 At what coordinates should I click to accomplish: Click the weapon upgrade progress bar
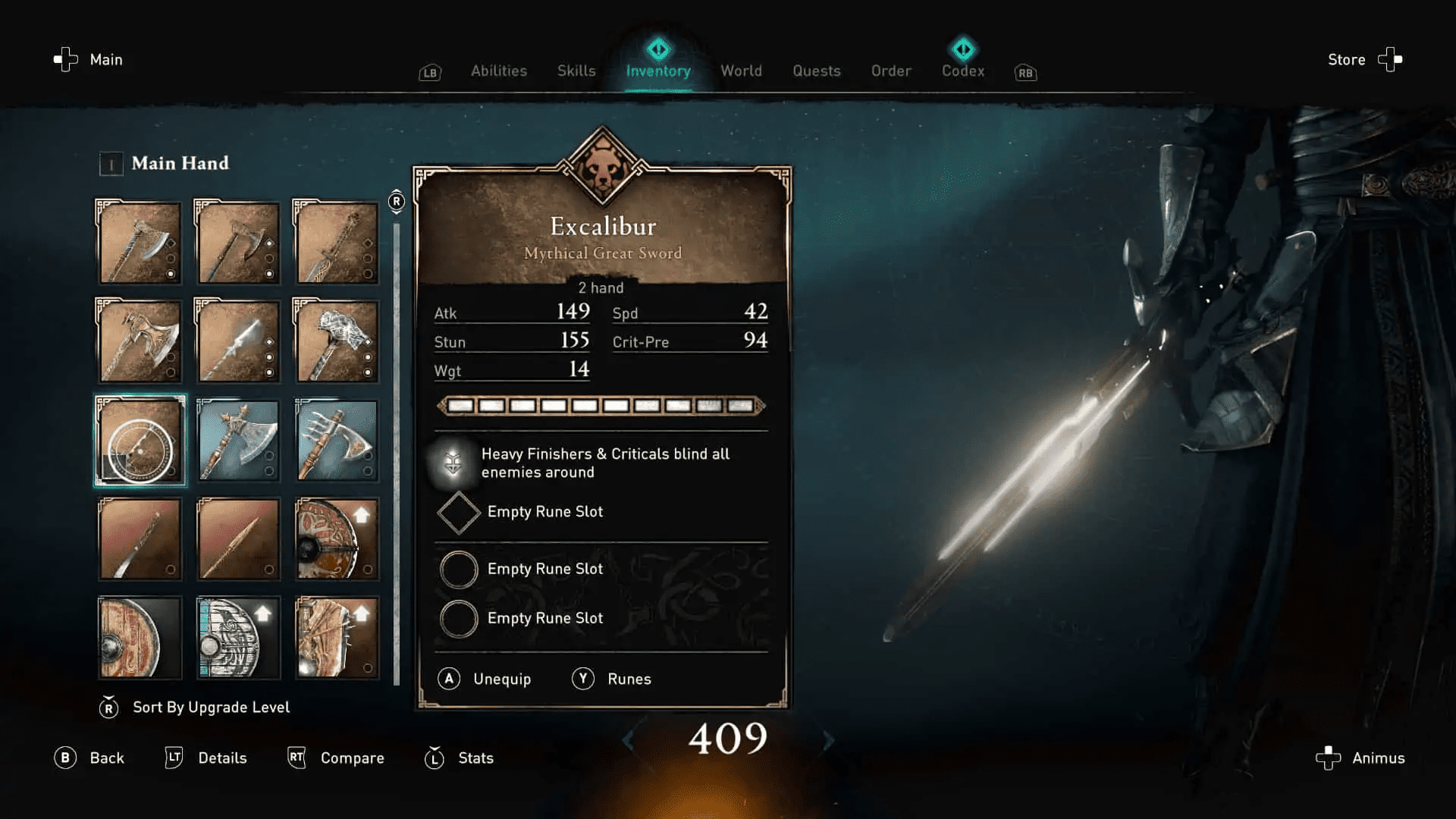601,406
